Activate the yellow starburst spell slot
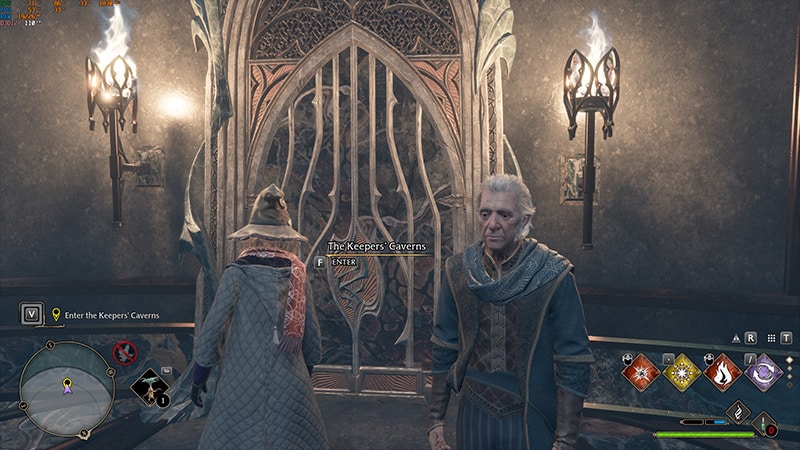This screenshot has height=450, width=800. point(681,372)
